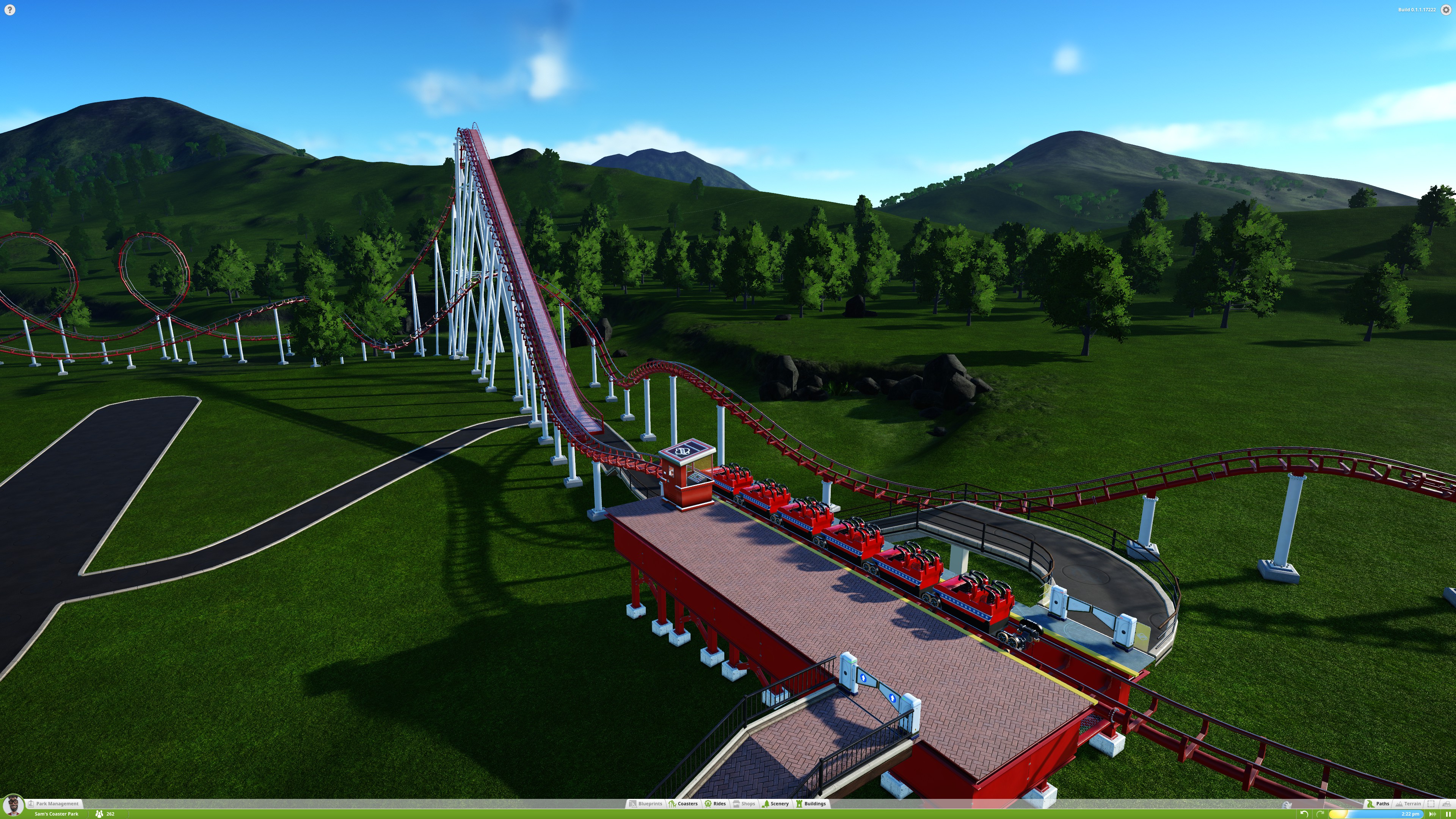Open the settings gear icon

pos(1446,10)
